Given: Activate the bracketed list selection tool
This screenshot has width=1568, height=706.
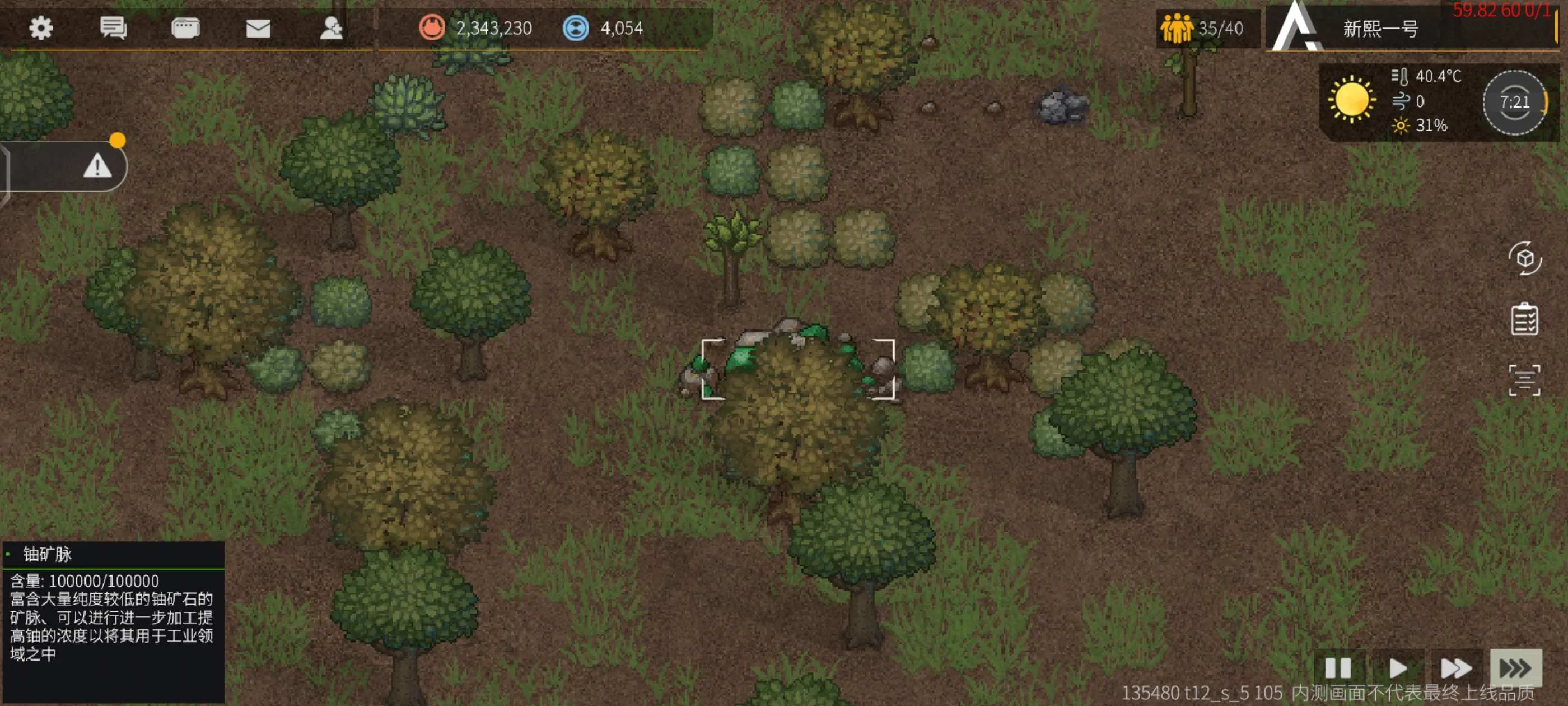Looking at the screenshot, I should click(1524, 380).
